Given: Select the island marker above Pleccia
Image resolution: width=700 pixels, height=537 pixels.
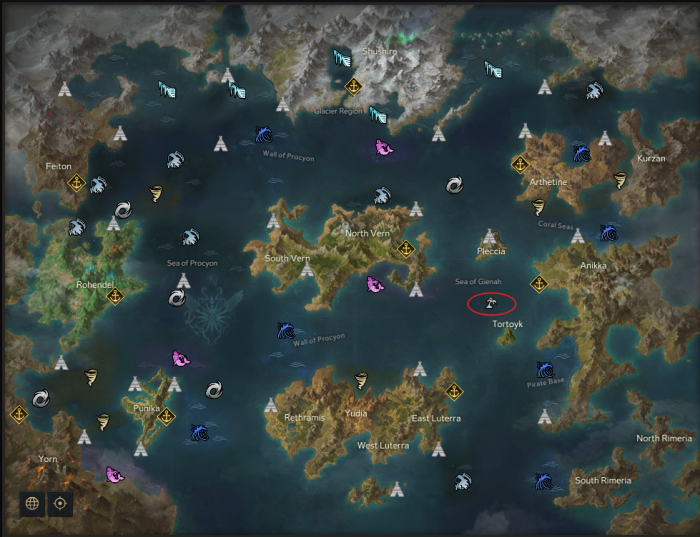Looking at the screenshot, I should [489, 237].
